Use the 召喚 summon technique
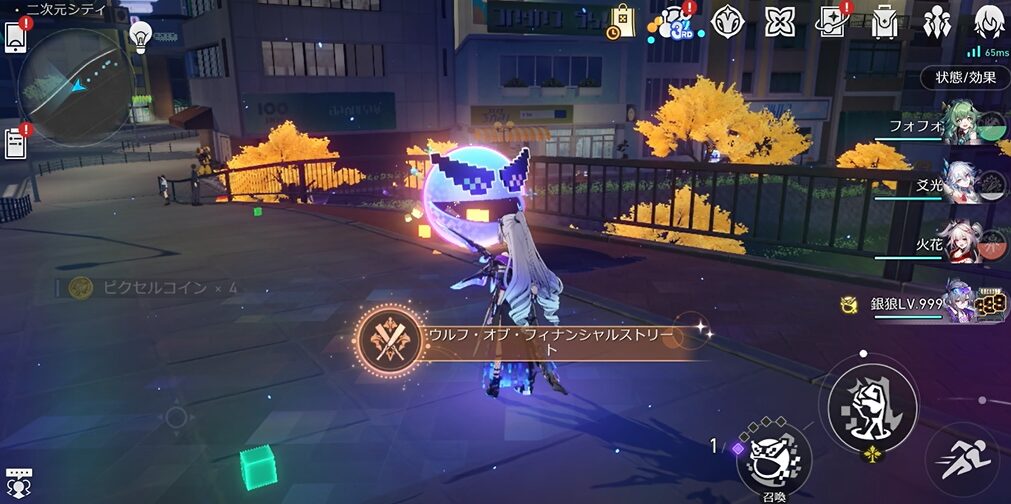1011x504 pixels. 773,457
